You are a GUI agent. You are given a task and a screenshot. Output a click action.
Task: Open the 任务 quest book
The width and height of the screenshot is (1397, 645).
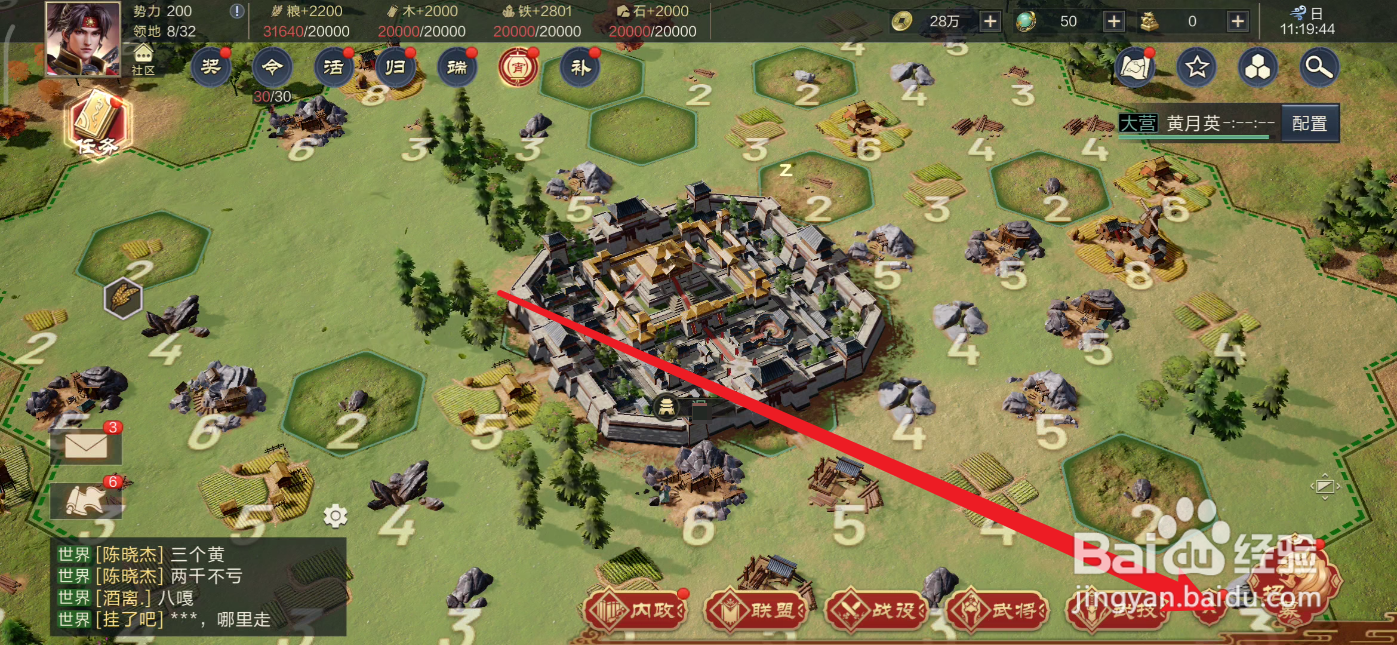(99, 124)
